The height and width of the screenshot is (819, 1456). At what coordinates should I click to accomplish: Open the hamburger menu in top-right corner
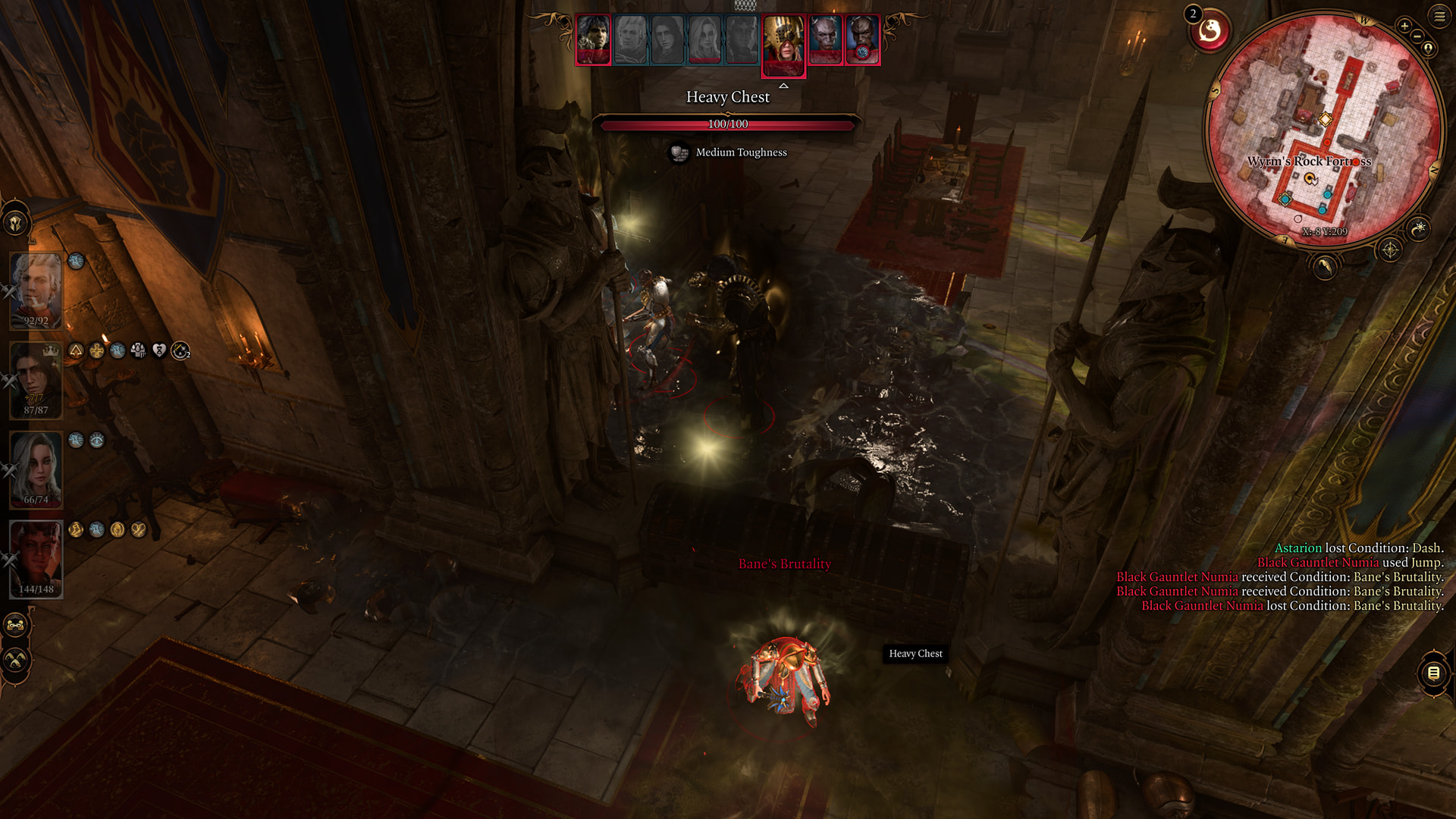pyautogui.click(x=1439, y=16)
